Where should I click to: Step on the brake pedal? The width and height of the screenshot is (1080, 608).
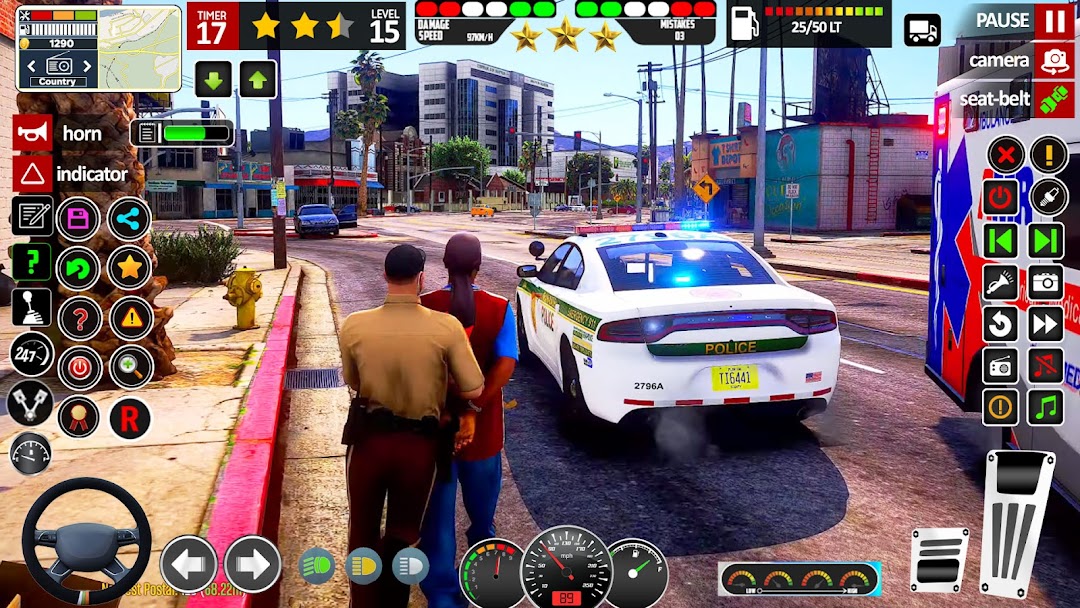[x=939, y=558]
